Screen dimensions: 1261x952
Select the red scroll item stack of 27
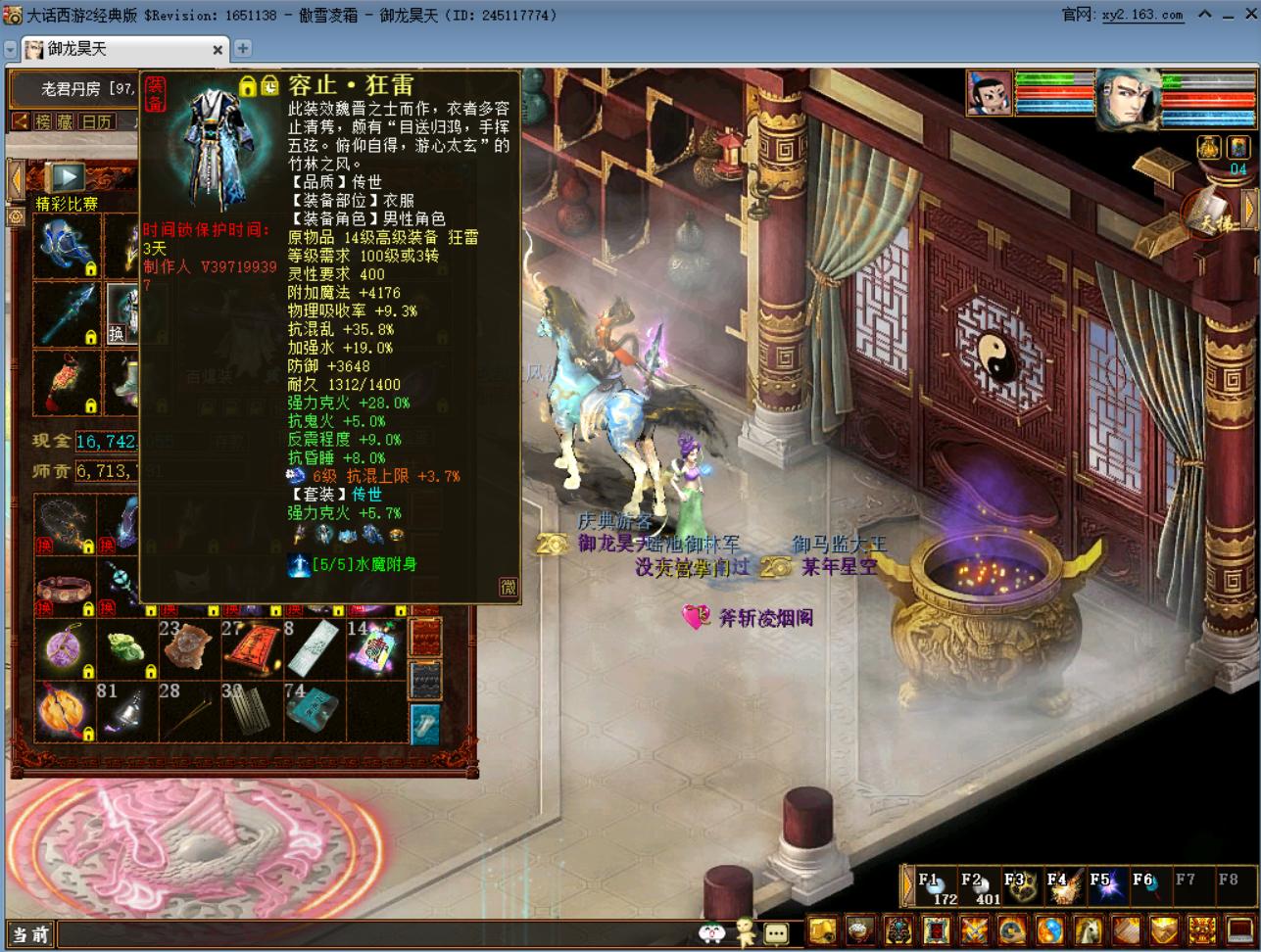click(x=250, y=647)
